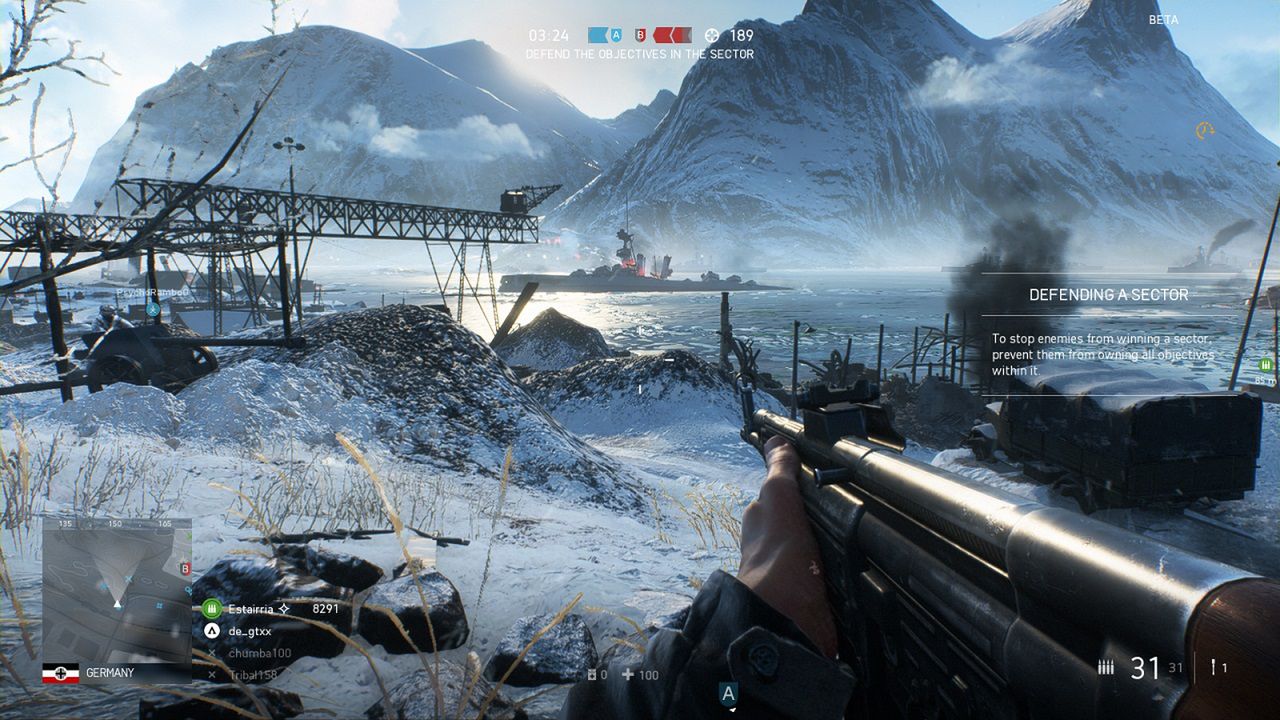
Task: Click the orange timer icon
Action: point(1204,131)
